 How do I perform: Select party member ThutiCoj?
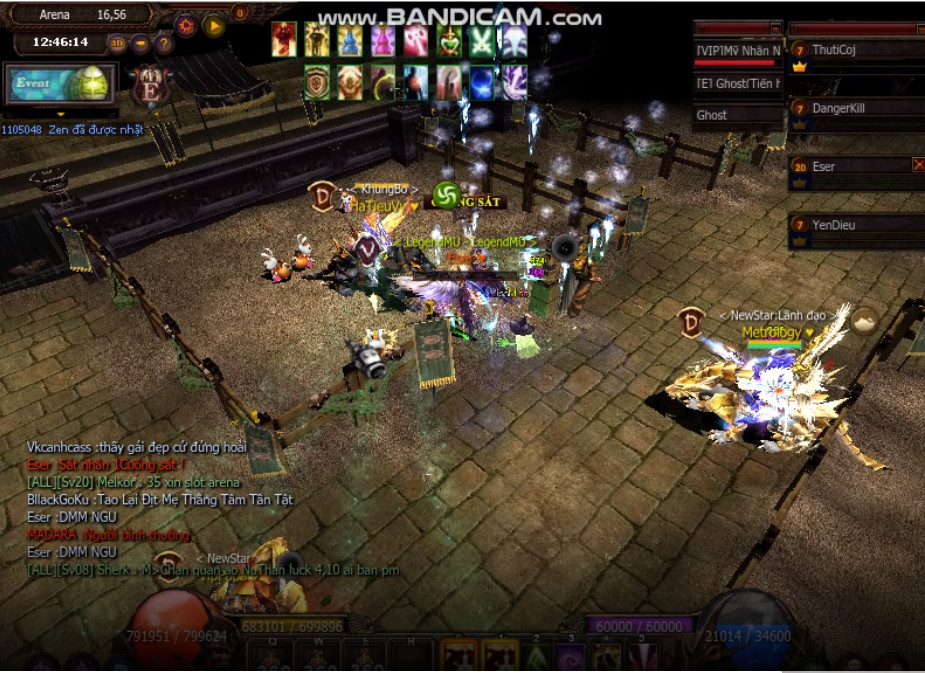click(855, 50)
